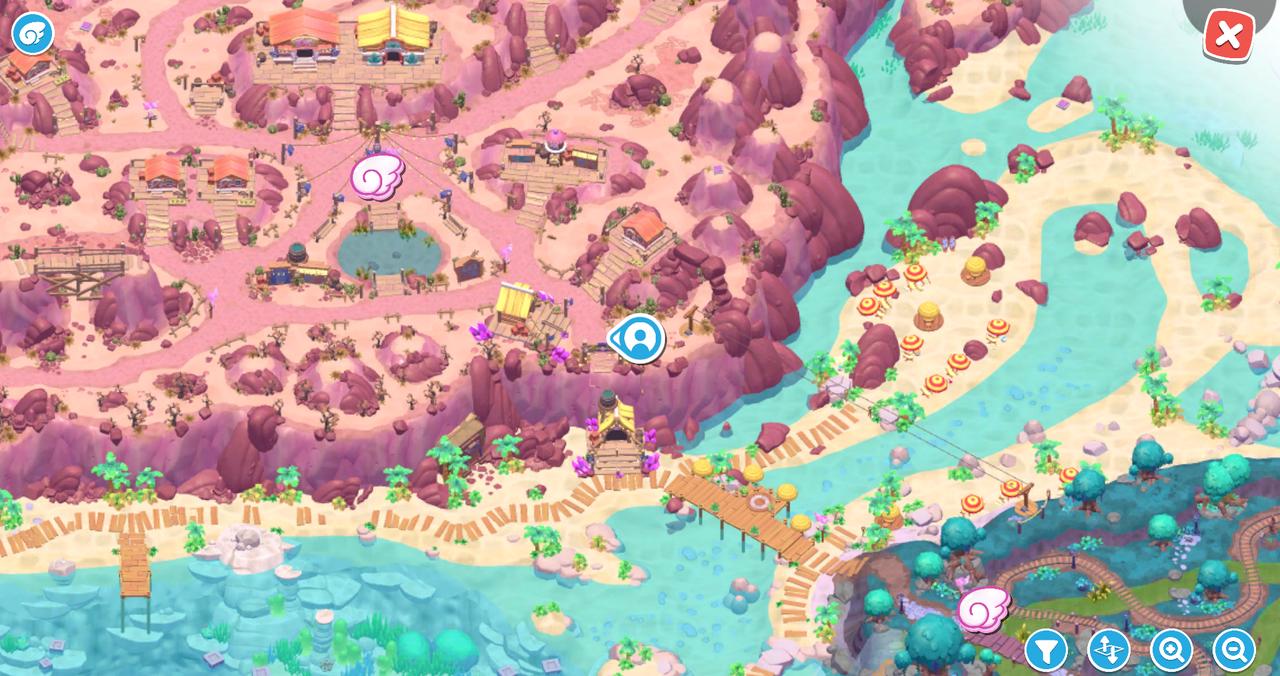
Task: Select the wing fast-travel marker by the railway
Action: [984, 609]
